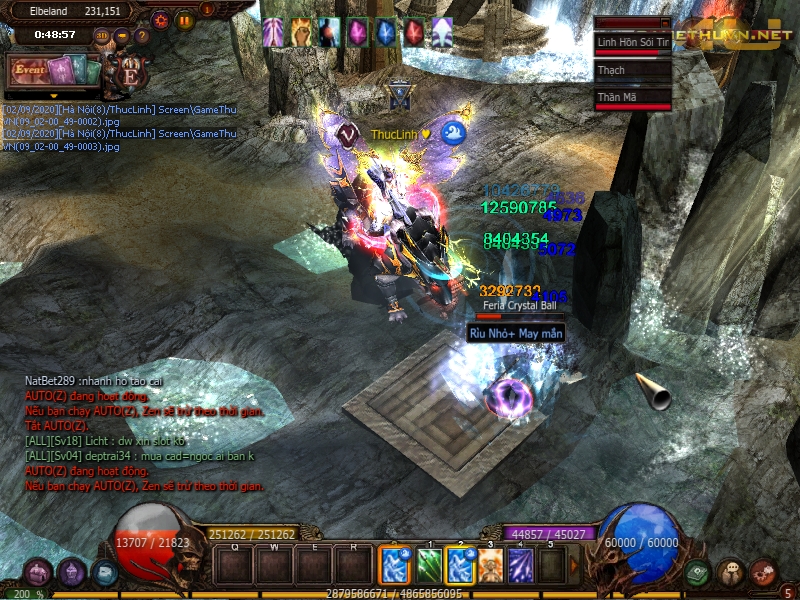Open the gear settings button
800x600 pixels.
click(x=160, y=19)
